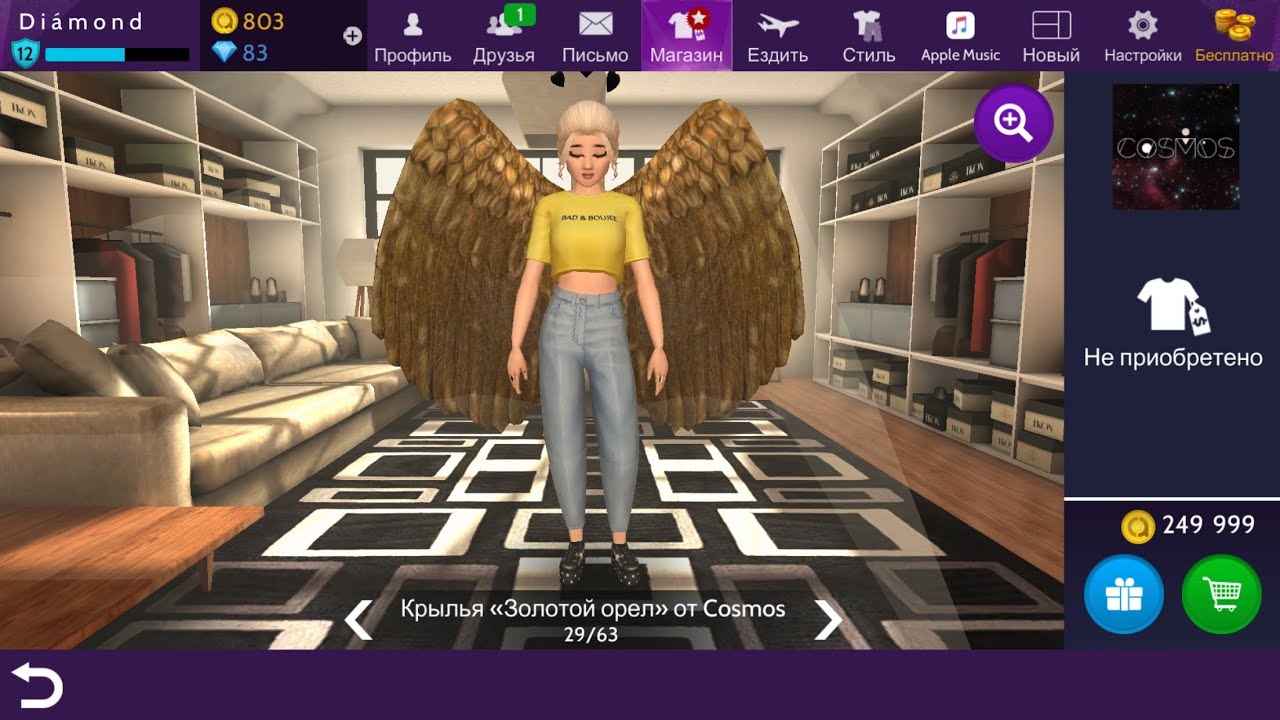Gift the wings with the blue button
Screen dimensions: 1280x720
(x=1124, y=595)
